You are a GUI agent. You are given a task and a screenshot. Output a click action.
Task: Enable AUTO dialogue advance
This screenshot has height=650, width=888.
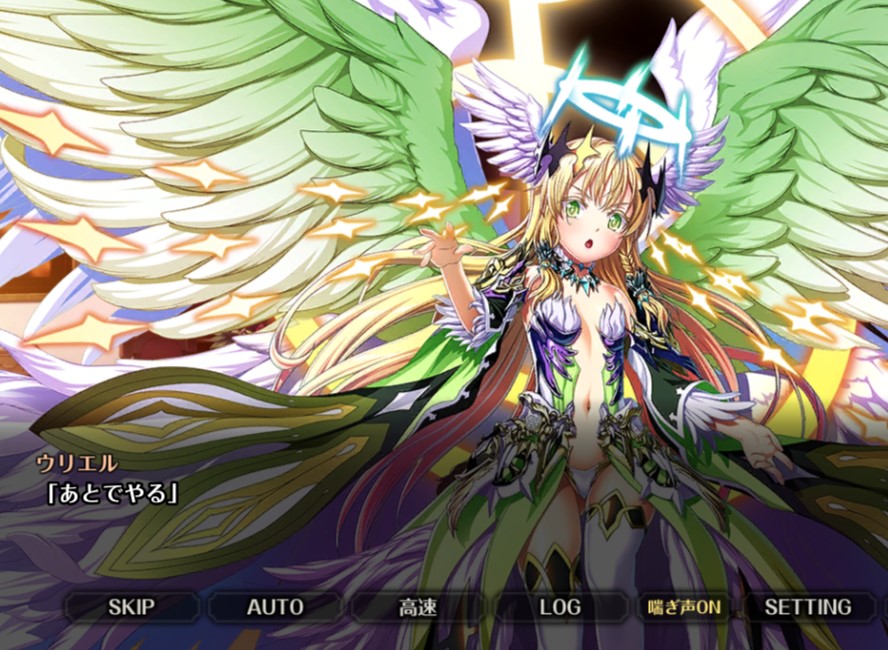[x=275, y=607]
